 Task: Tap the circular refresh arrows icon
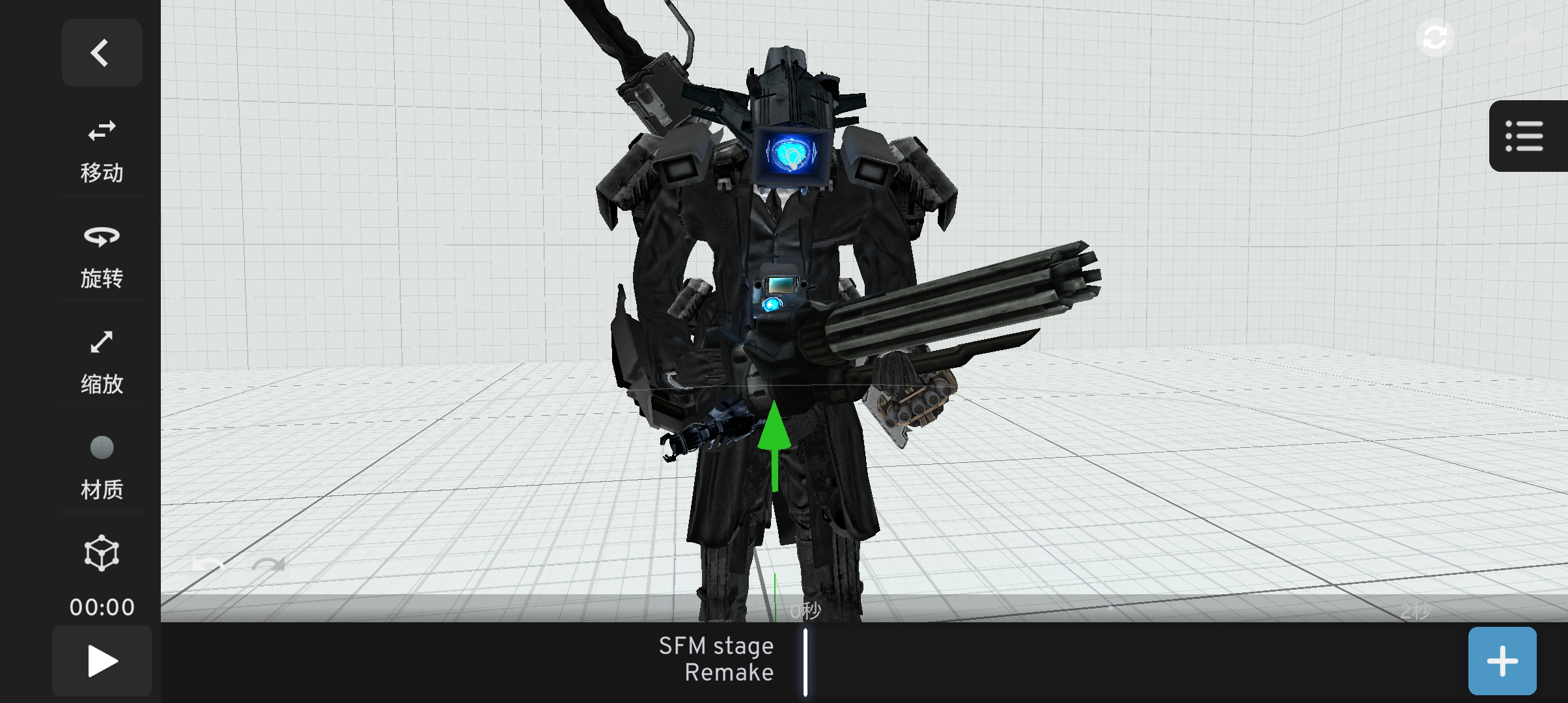point(1435,38)
